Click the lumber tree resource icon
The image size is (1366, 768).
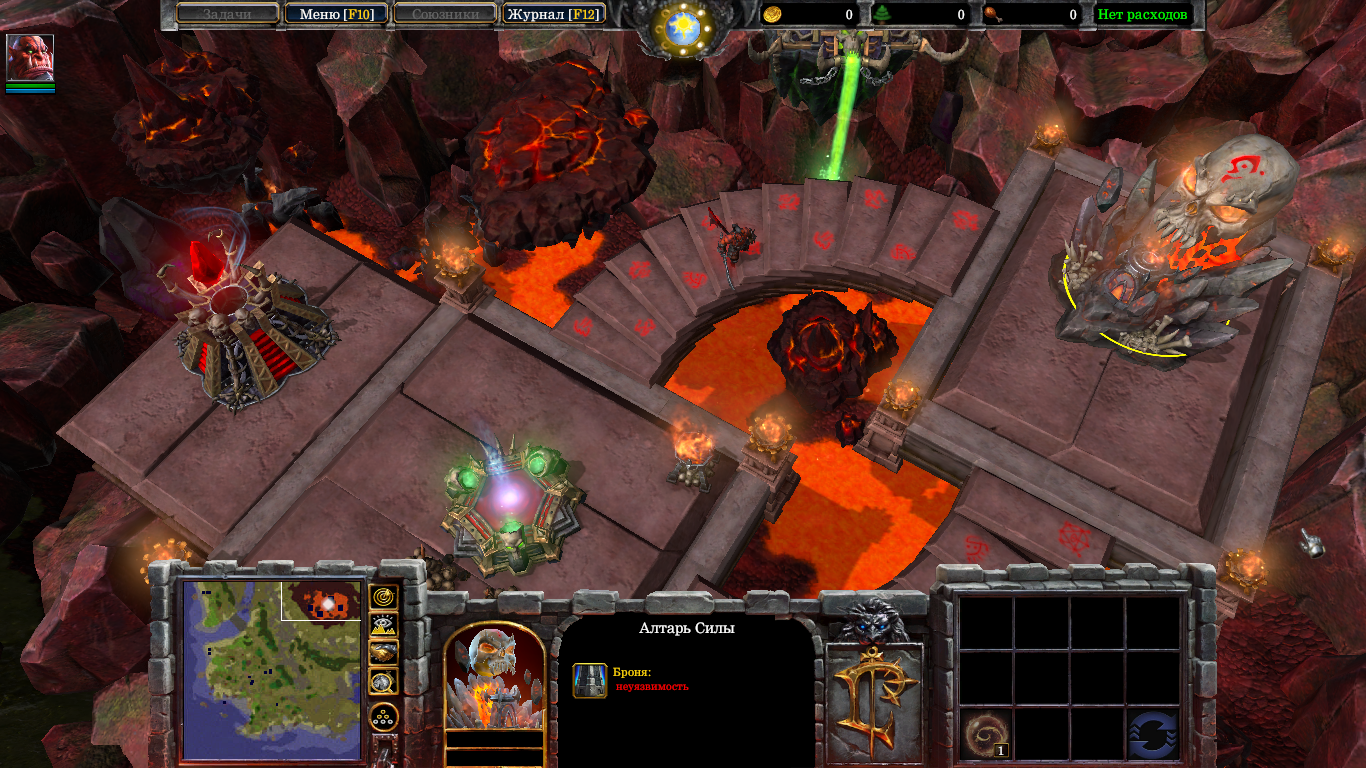click(x=884, y=14)
